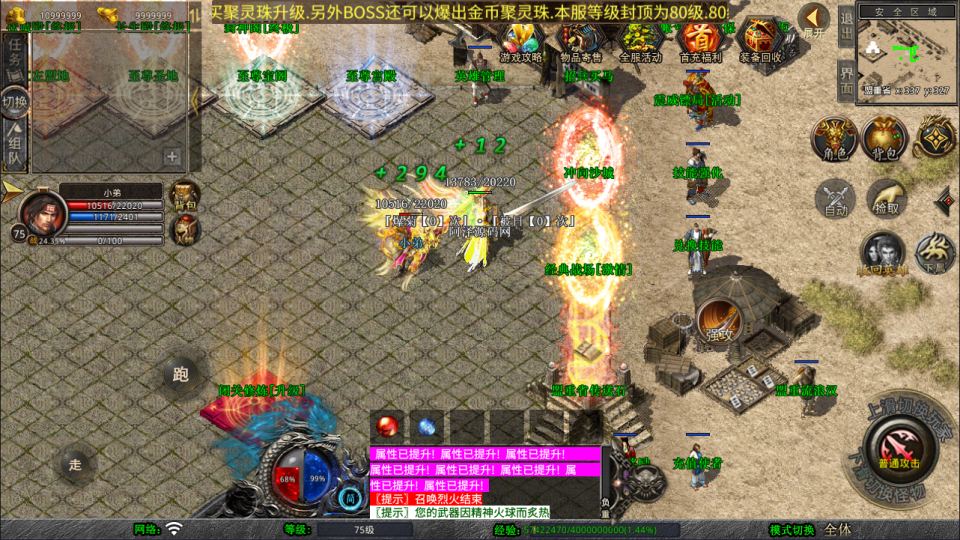This screenshot has height=540, width=960.
Task: Click the 展开 expand arrow button
Action: [x=815, y=20]
